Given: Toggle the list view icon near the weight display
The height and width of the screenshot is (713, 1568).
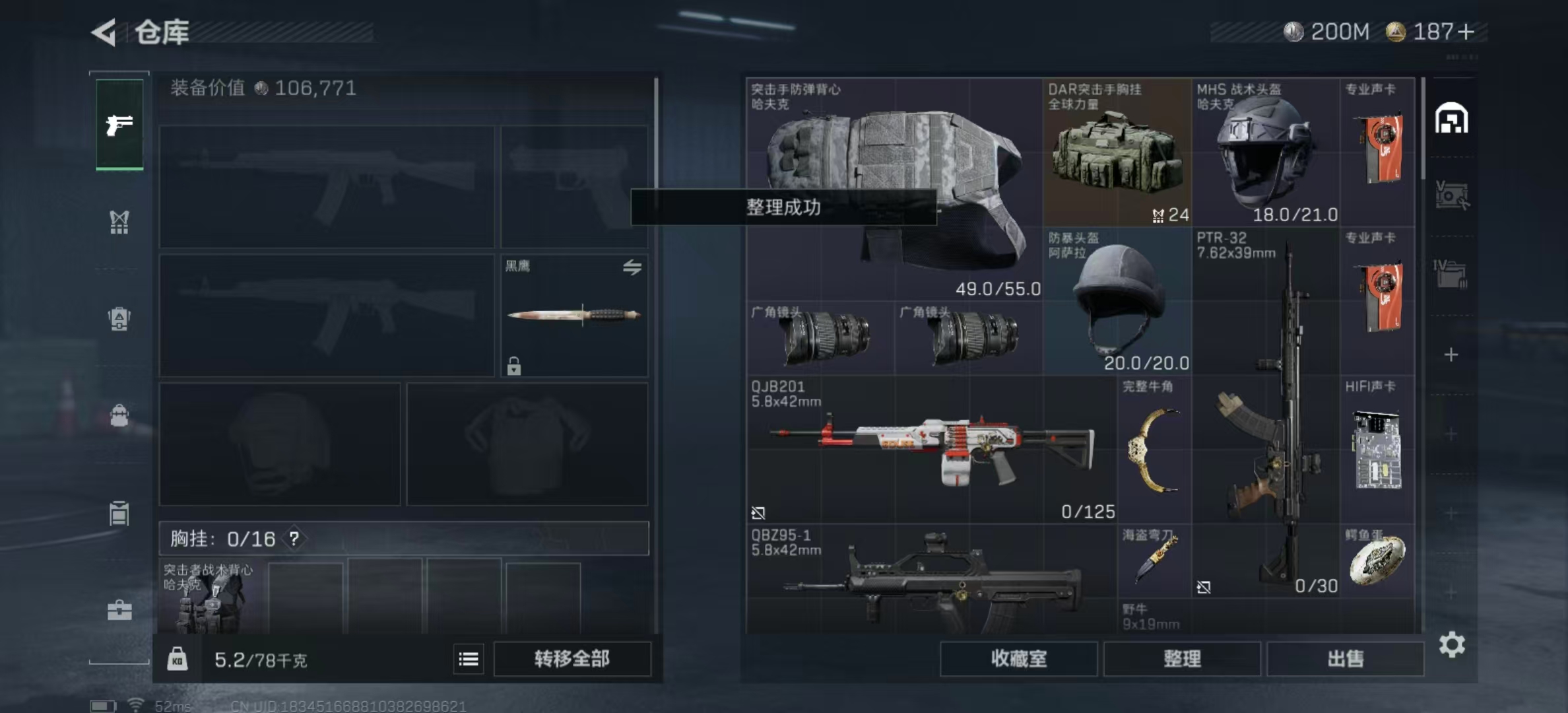Looking at the screenshot, I should [469, 659].
